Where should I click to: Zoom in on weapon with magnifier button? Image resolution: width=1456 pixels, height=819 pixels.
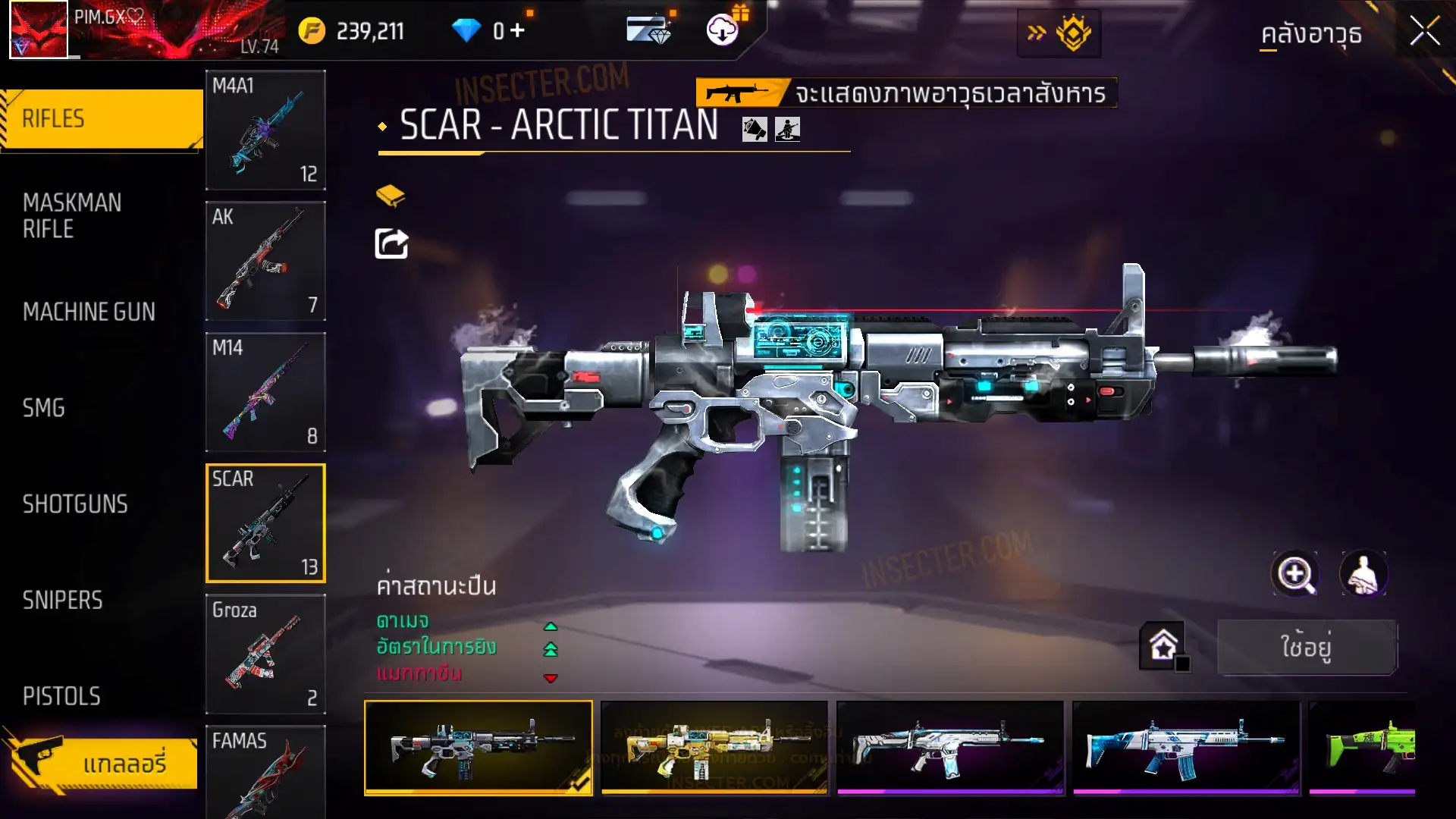pos(1295,574)
